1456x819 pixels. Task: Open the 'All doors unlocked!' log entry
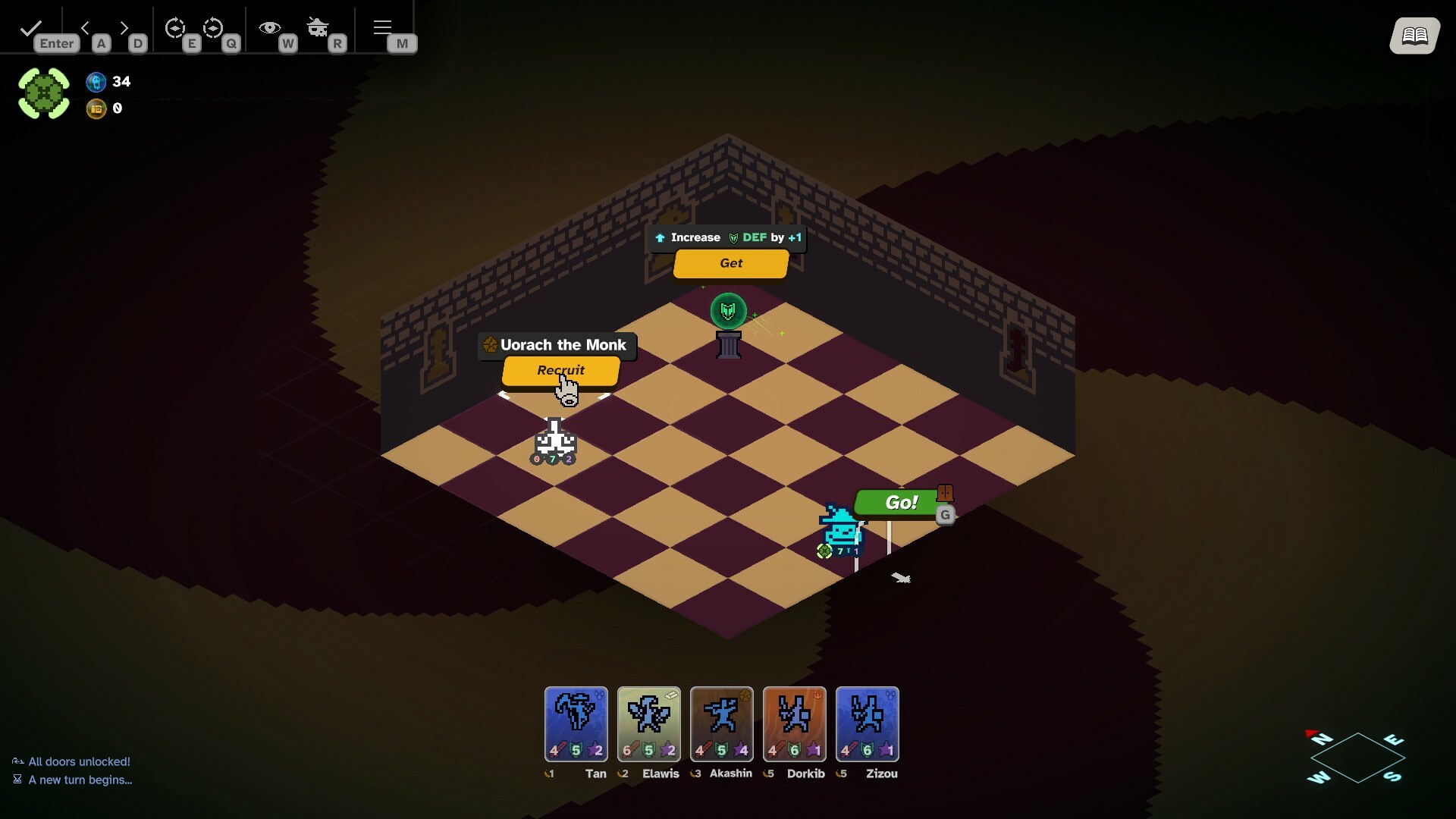click(x=79, y=761)
